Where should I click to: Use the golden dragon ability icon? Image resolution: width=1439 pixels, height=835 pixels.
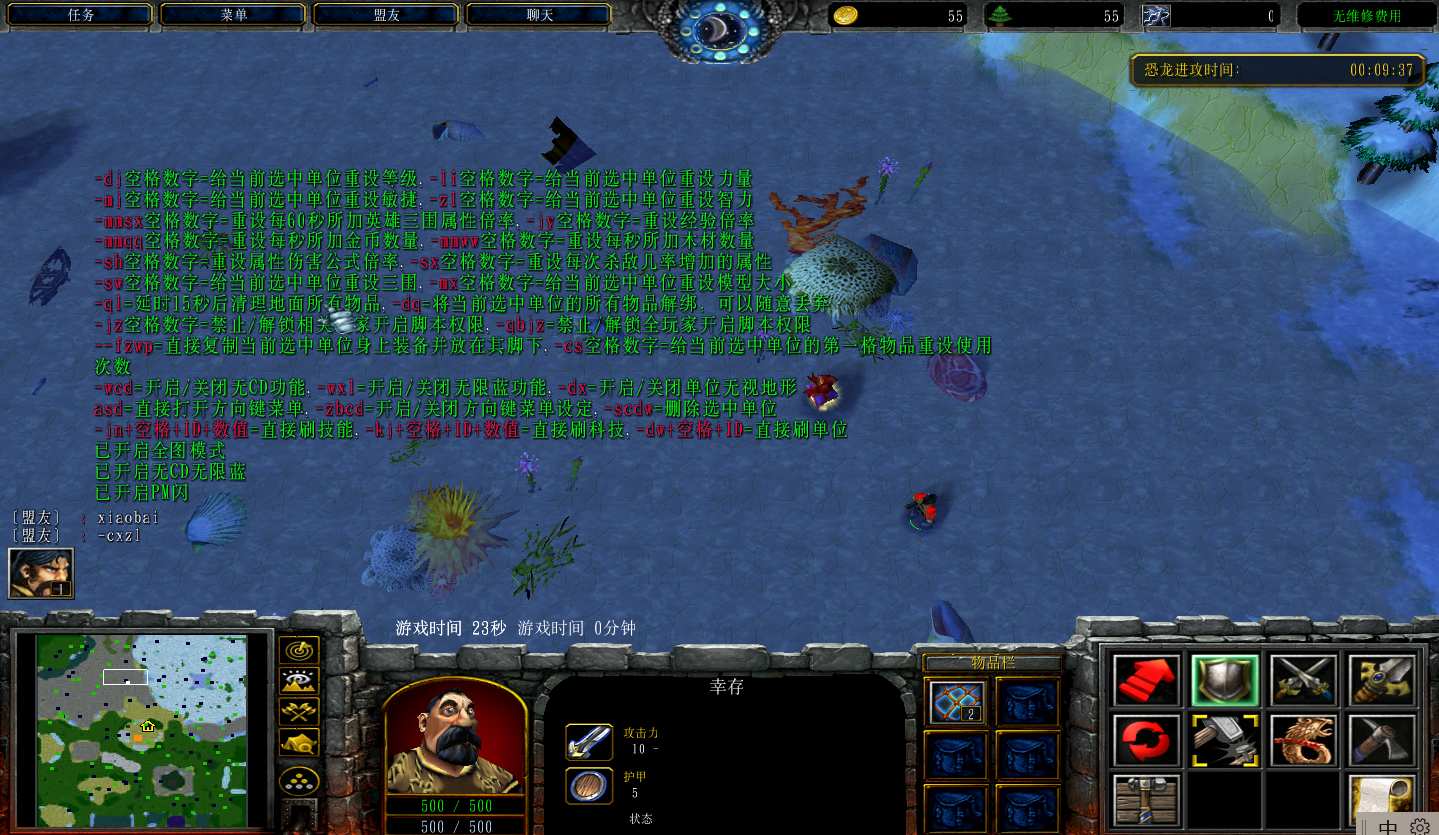tap(1304, 740)
